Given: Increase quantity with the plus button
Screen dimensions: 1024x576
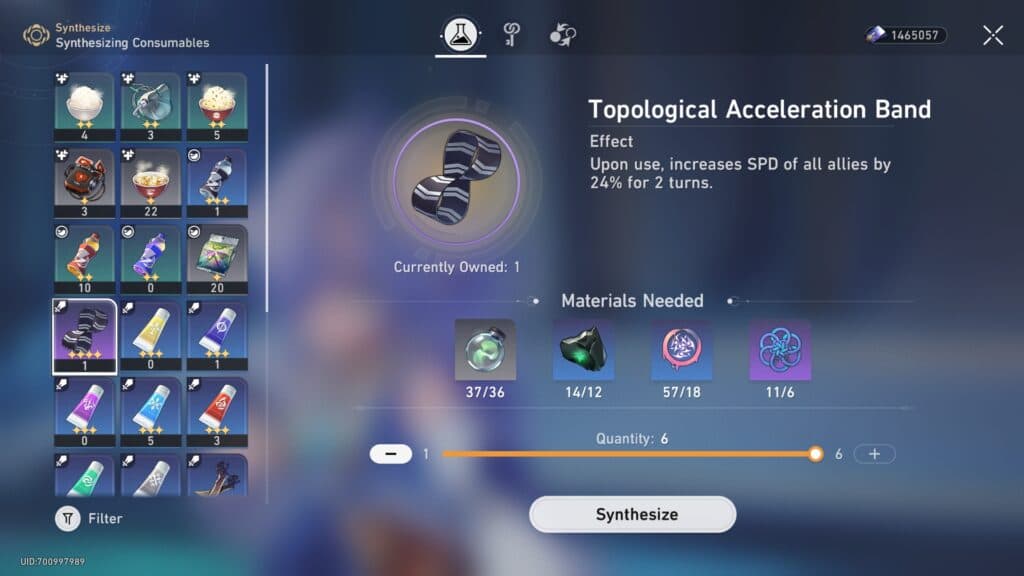Looking at the screenshot, I should tap(875, 454).
